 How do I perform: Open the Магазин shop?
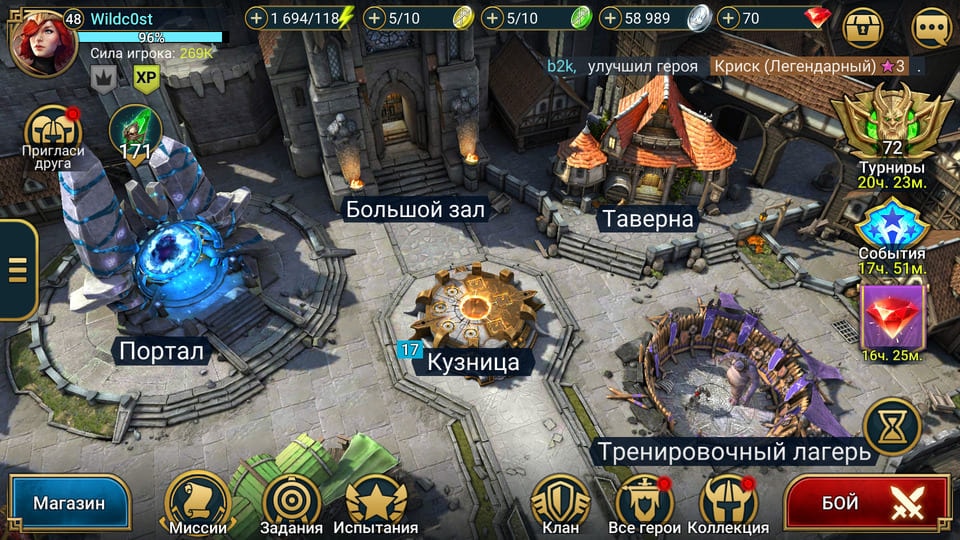(69, 502)
